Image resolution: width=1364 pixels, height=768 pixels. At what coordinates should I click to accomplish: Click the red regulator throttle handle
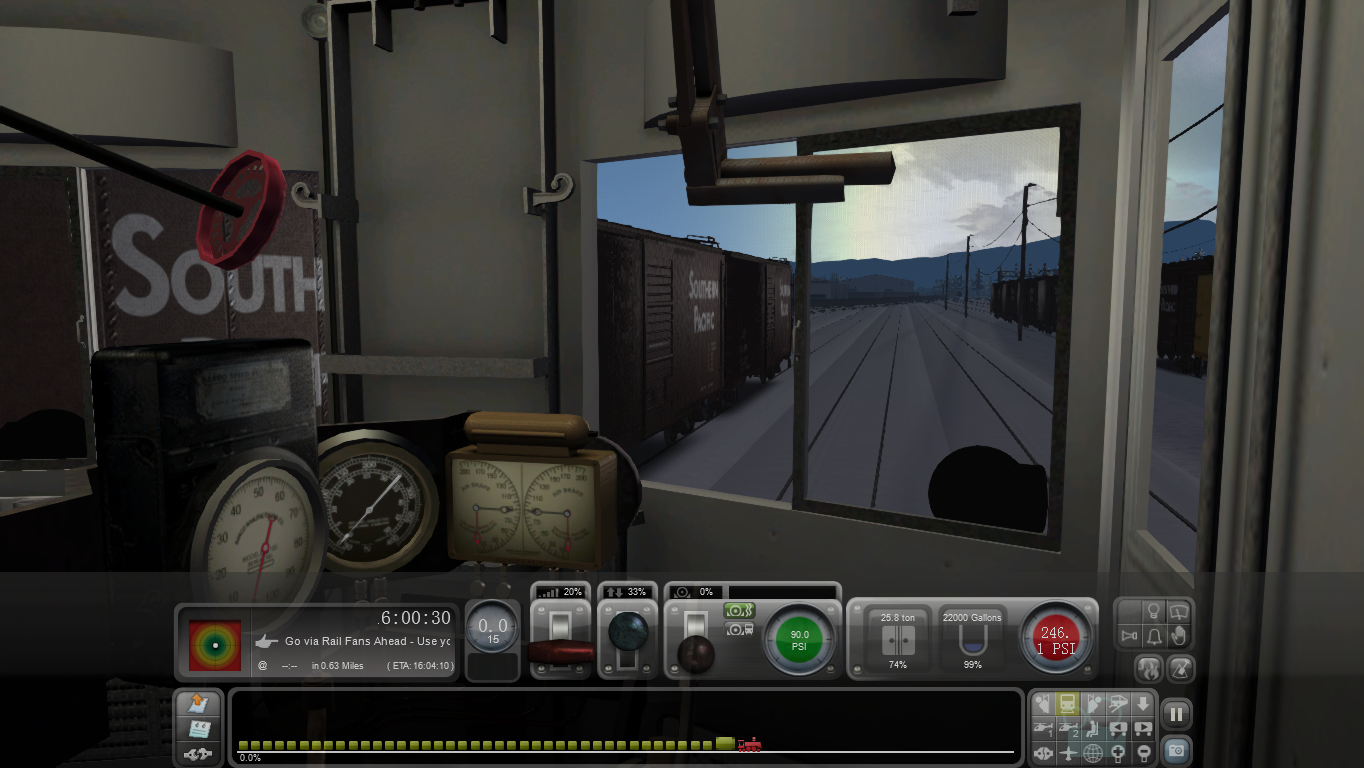click(560, 652)
